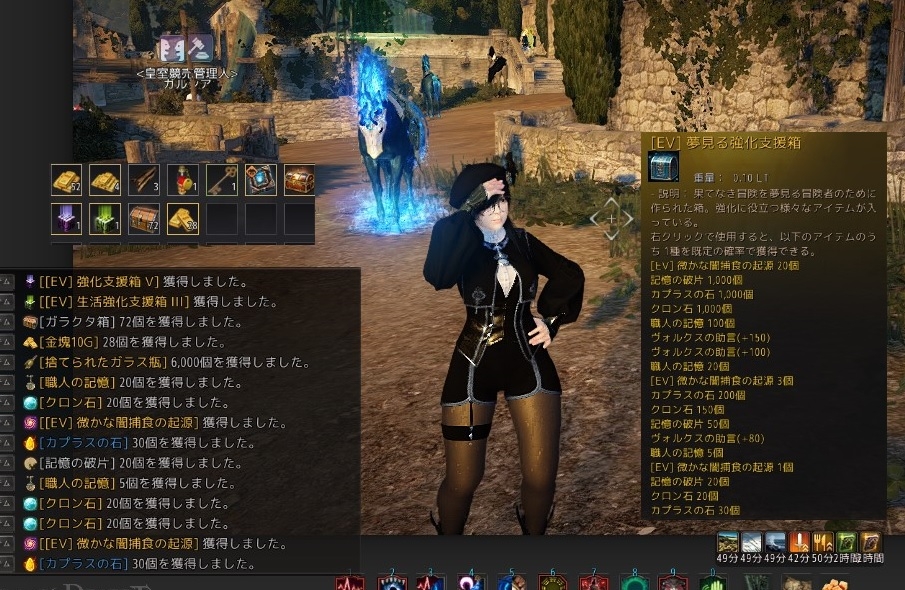Click the fork and knife food buff icon
Viewport: 905px width, 590px height.
[x=823, y=543]
